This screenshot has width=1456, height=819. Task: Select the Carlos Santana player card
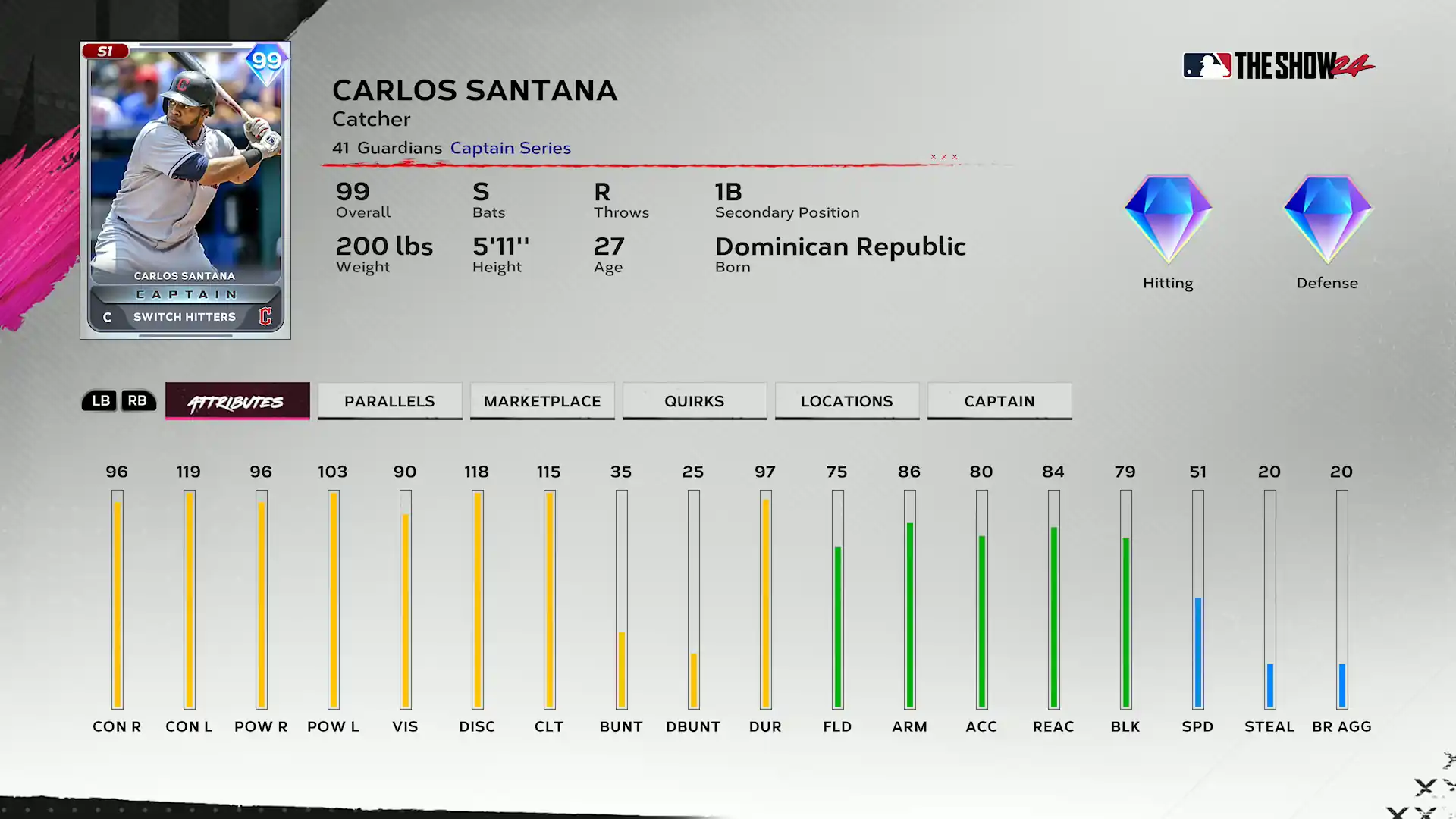click(185, 190)
